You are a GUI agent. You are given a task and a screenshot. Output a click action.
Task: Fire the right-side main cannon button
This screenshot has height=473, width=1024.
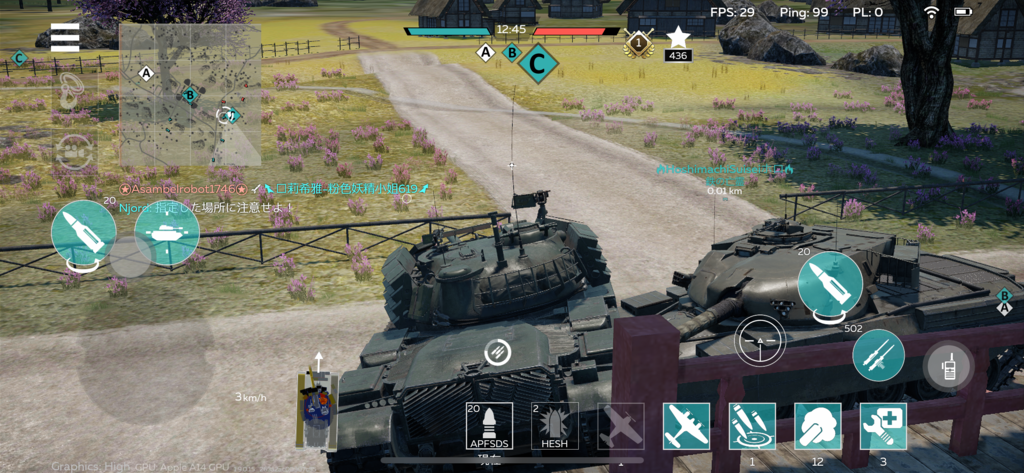point(830,285)
